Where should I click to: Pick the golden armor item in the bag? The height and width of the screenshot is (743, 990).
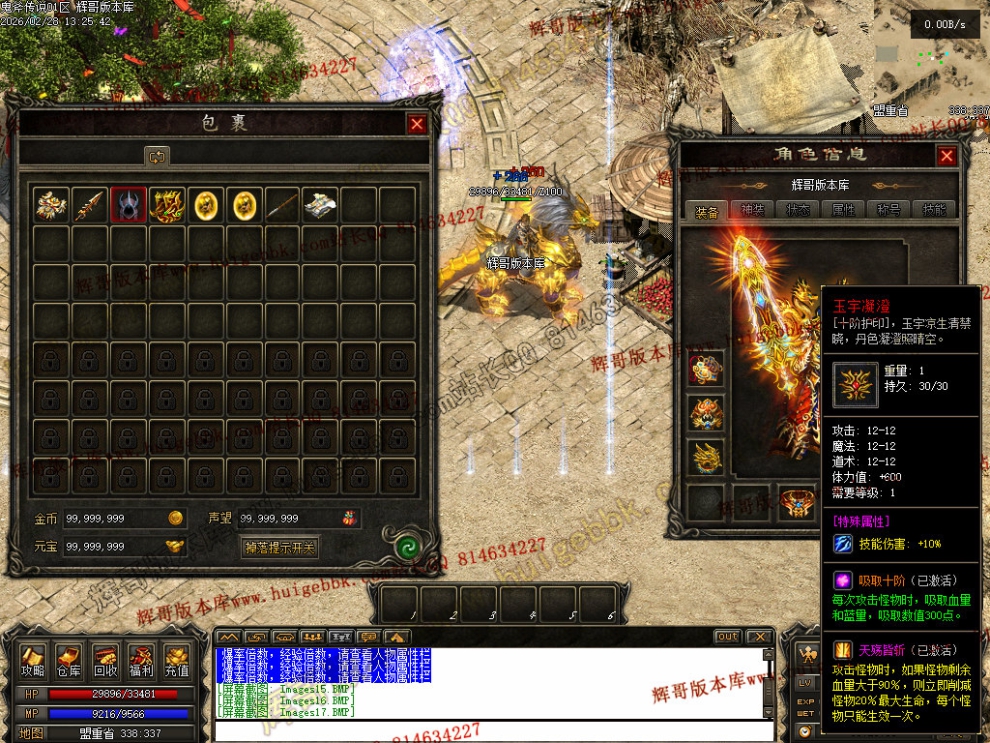pyautogui.click(x=167, y=205)
